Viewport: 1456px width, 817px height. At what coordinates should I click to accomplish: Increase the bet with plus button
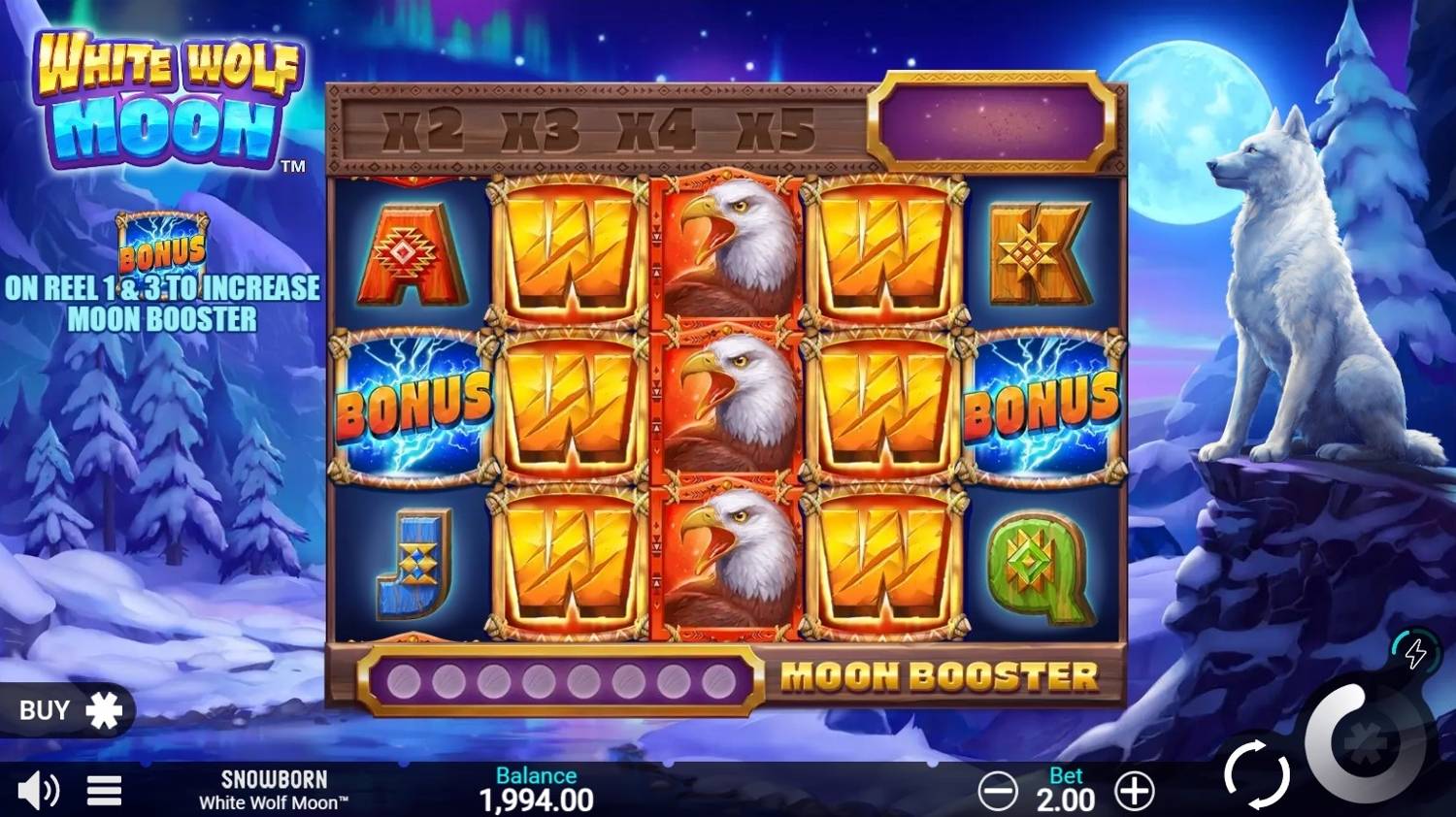pyautogui.click(x=1134, y=792)
